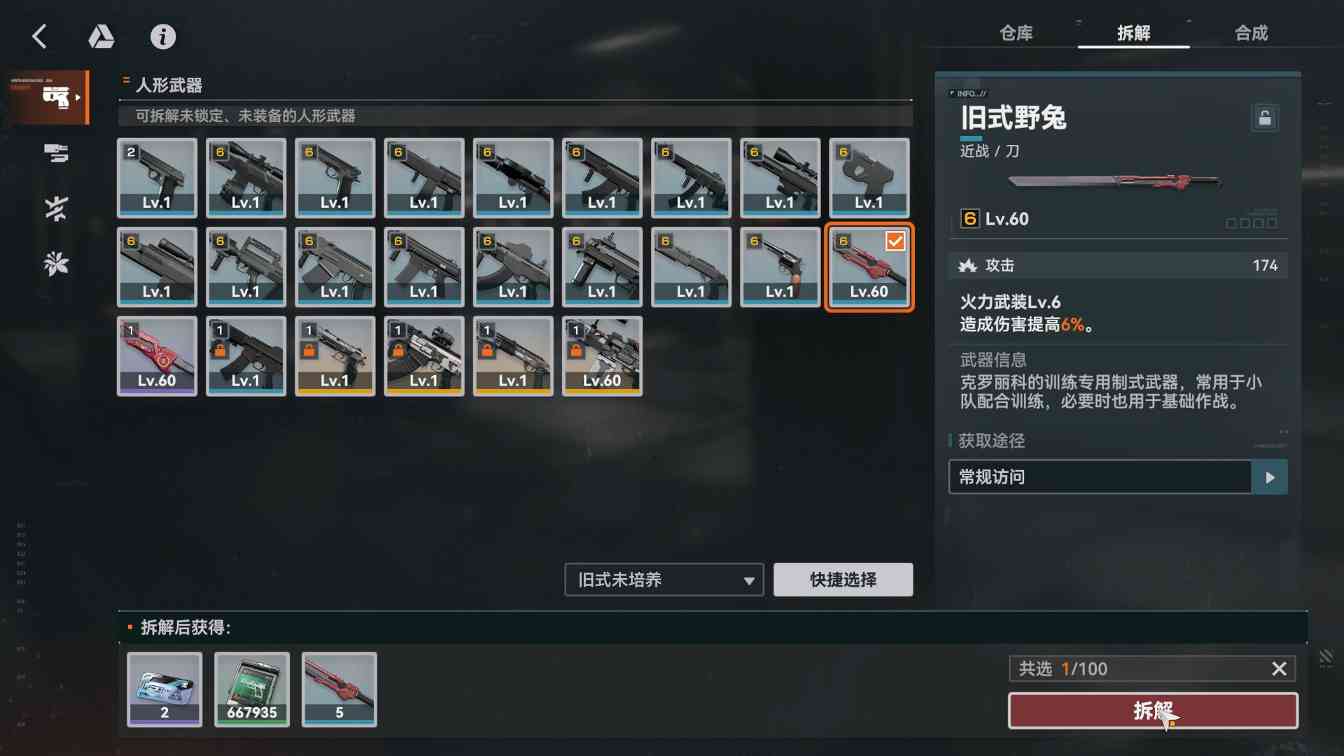This screenshot has width=1344, height=756.
Task: Click the triangle emblem icon next to back arrow
Action: coord(101,36)
